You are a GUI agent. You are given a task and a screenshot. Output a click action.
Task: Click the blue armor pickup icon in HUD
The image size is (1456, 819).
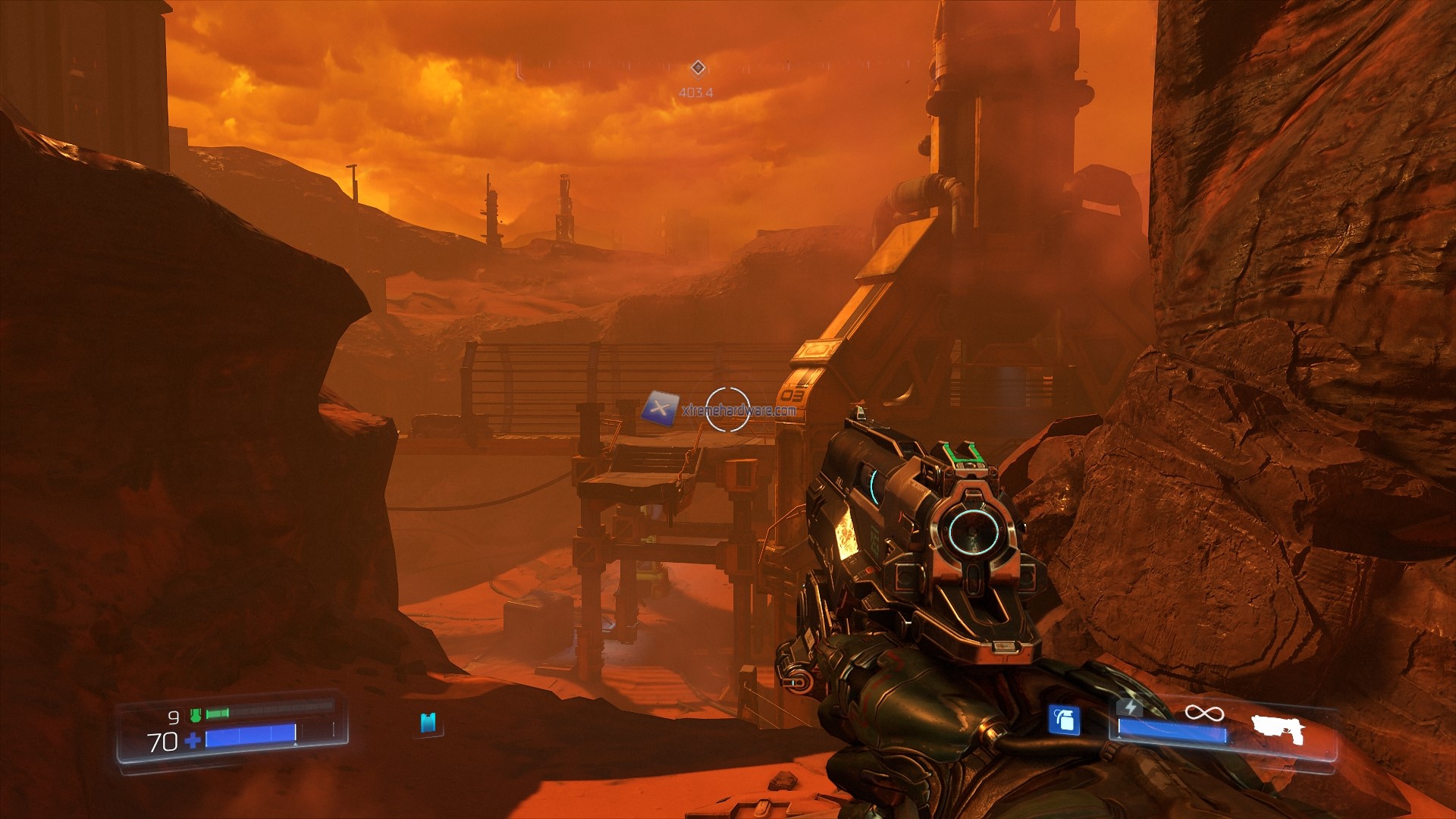click(428, 724)
